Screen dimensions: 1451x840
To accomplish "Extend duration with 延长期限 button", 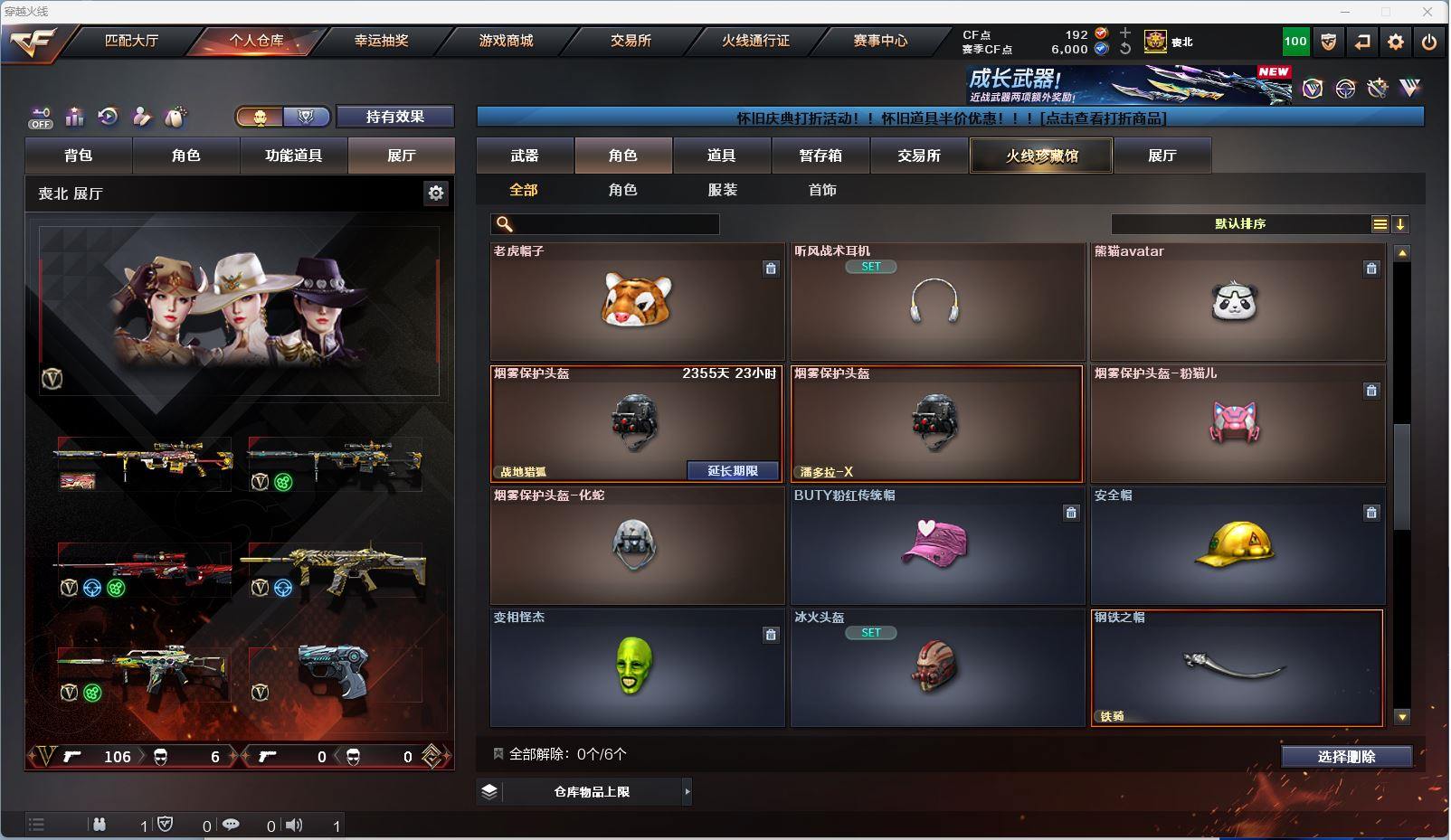I will click(733, 471).
